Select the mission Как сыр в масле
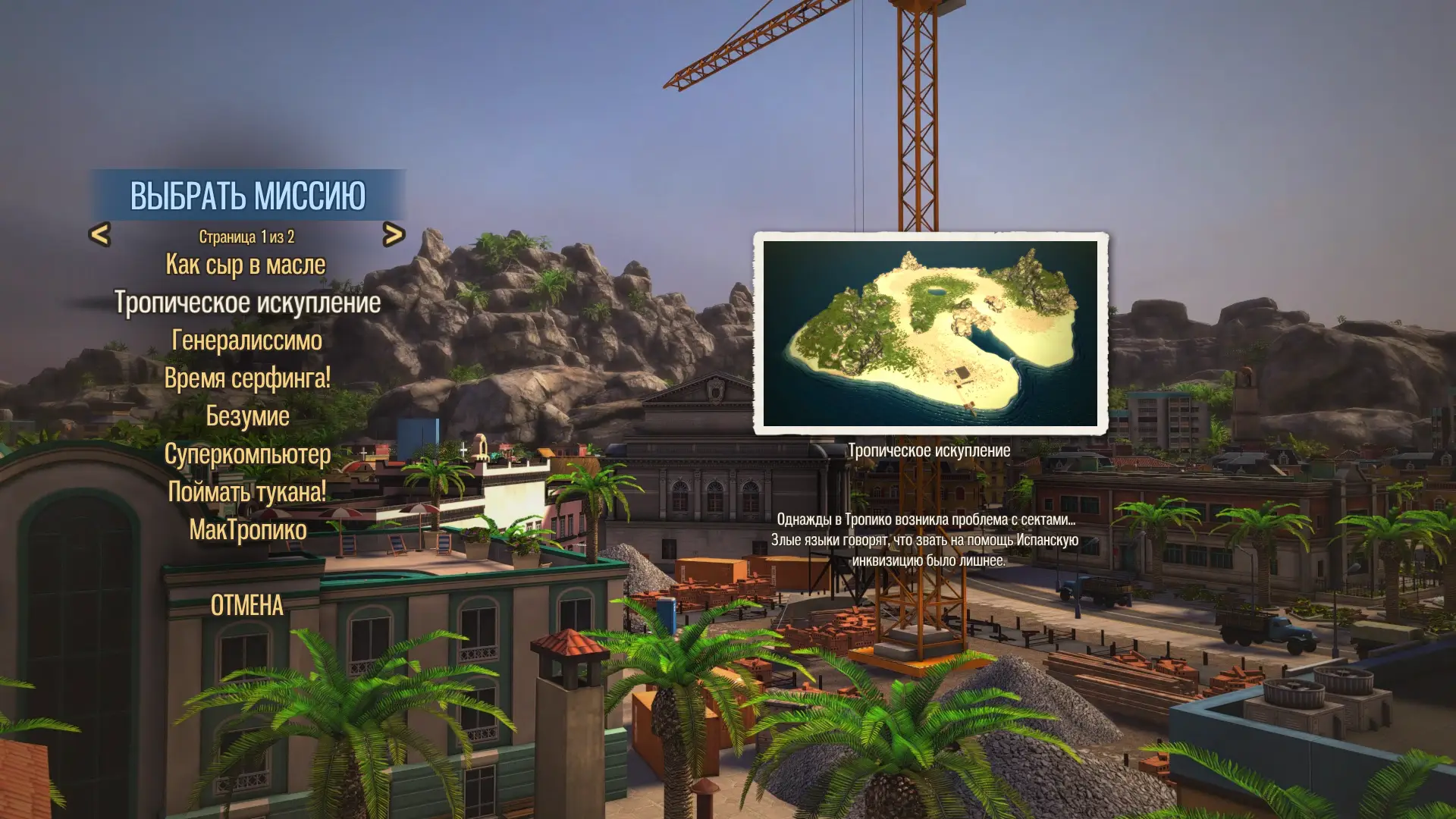Image resolution: width=1456 pixels, height=819 pixels. (x=246, y=265)
